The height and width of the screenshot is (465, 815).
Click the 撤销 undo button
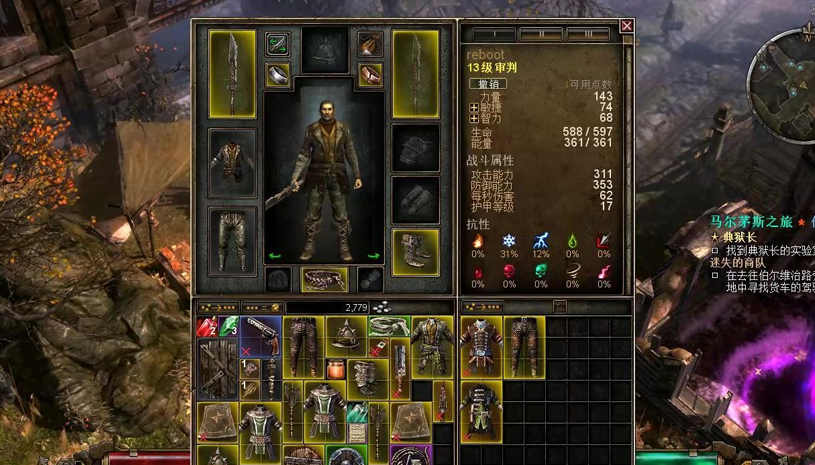(488, 84)
